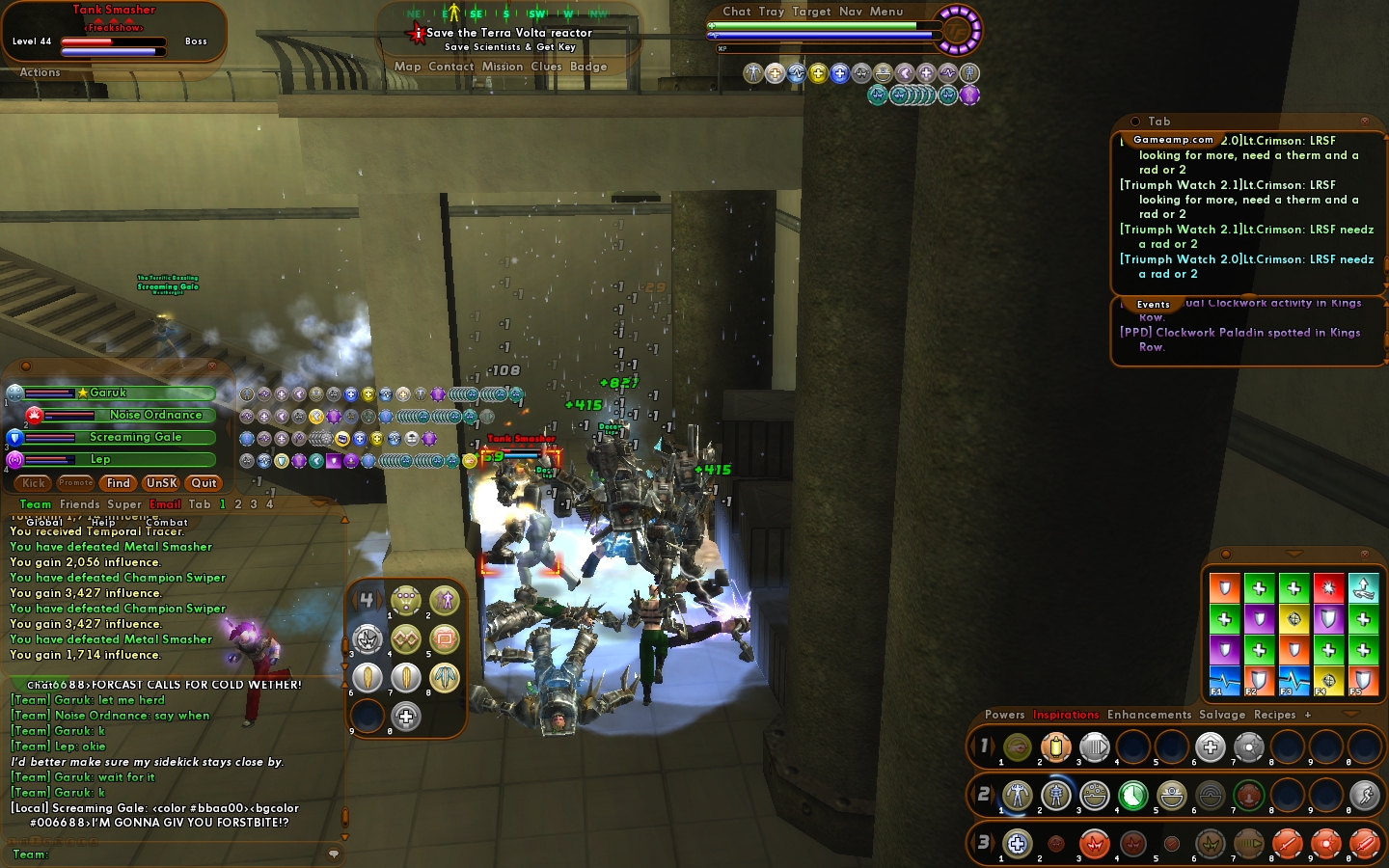
Task: Select teammate Noise Ordnance
Action: click(155, 415)
